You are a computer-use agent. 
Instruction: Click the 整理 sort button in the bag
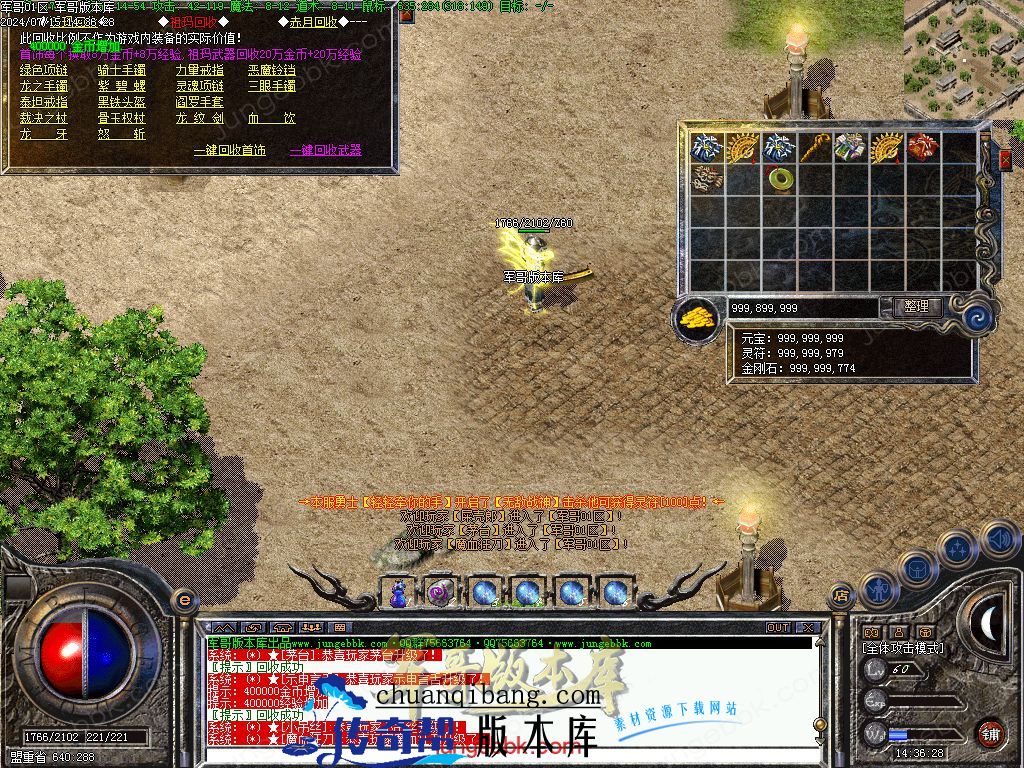point(915,307)
